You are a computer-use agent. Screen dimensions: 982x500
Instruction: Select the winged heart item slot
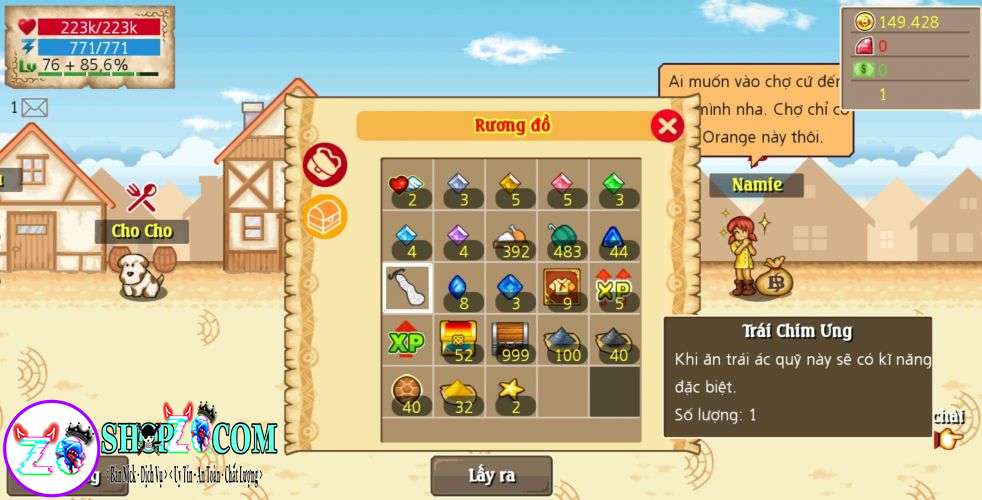tap(406, 185)
